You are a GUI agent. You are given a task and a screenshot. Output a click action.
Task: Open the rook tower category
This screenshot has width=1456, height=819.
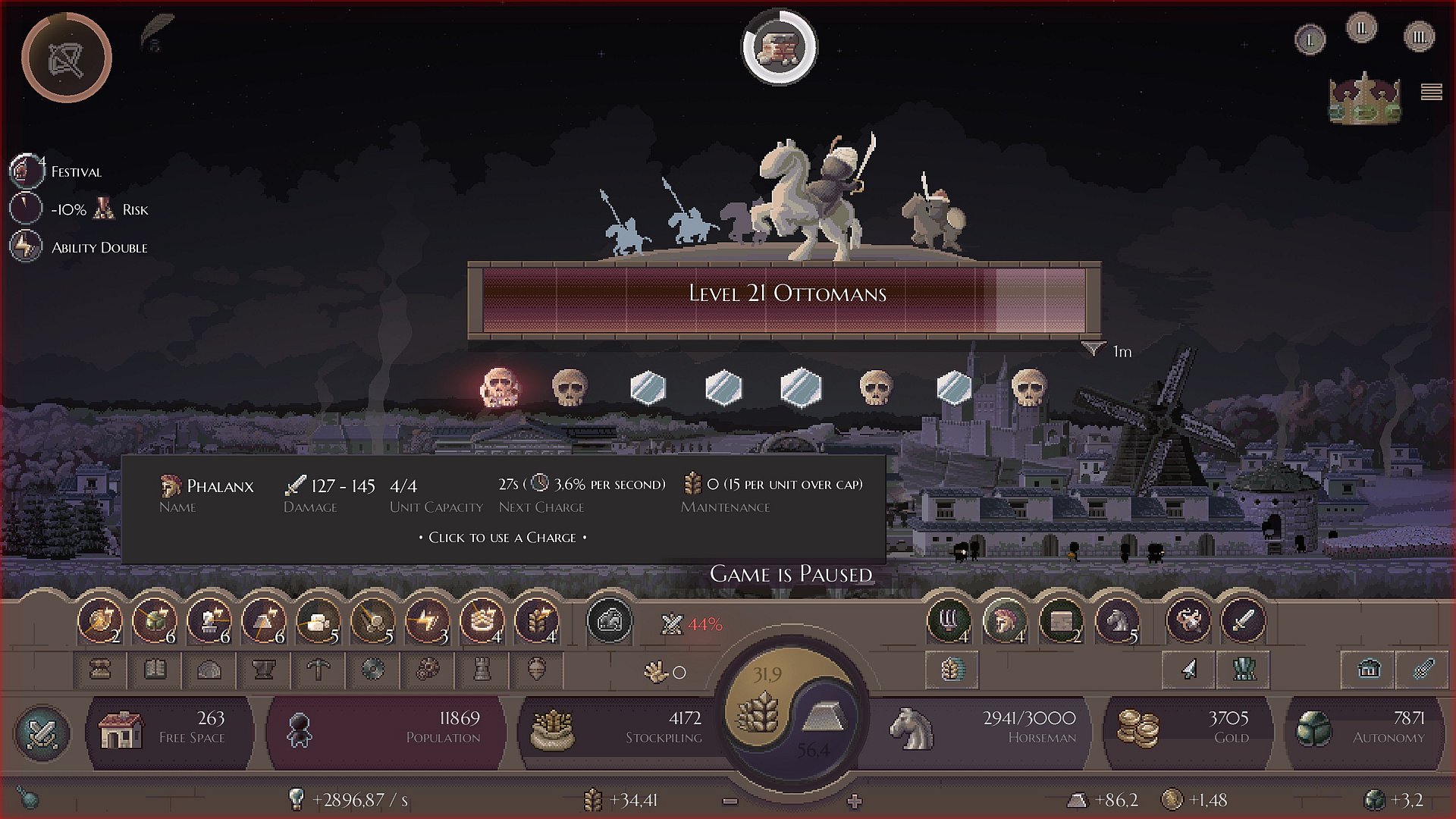[x=482, y=670]
